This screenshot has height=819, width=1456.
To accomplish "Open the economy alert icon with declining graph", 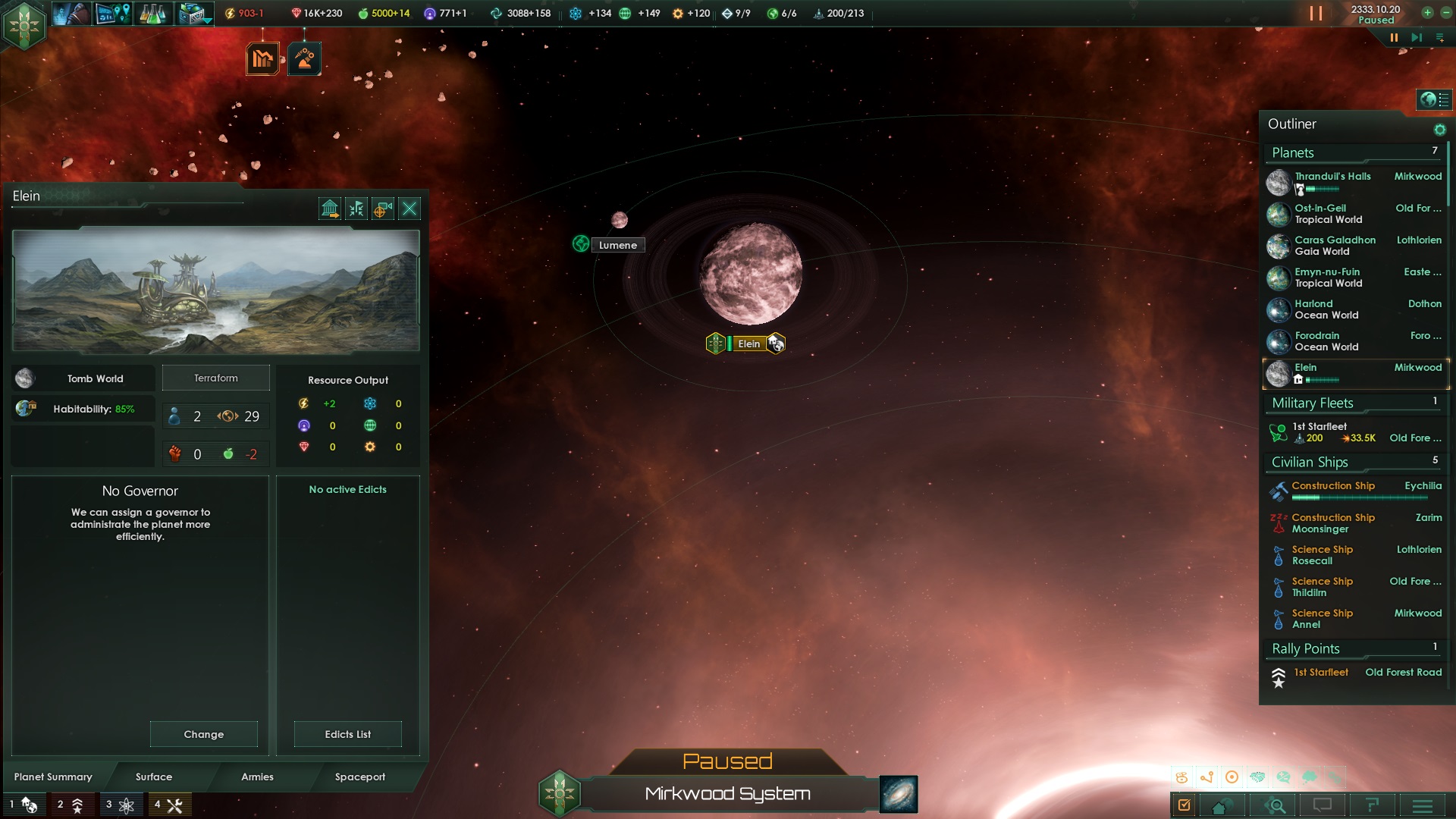I will coord(262,57).
